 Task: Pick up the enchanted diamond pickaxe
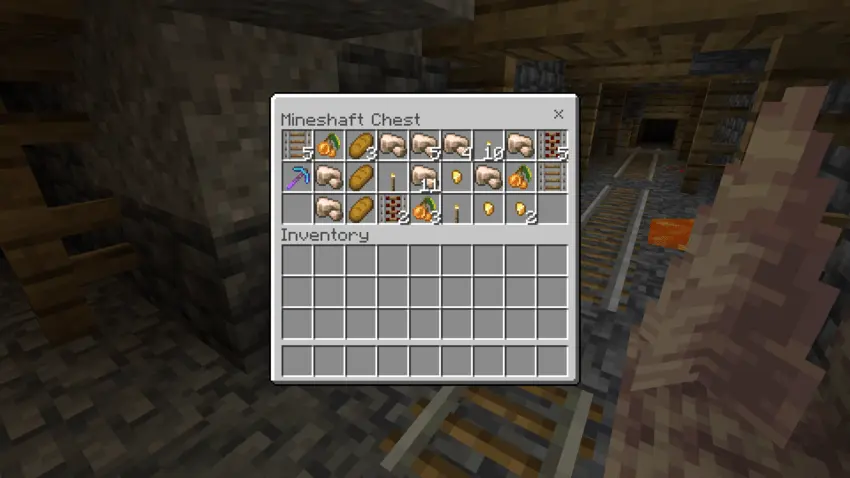[297, 178]
